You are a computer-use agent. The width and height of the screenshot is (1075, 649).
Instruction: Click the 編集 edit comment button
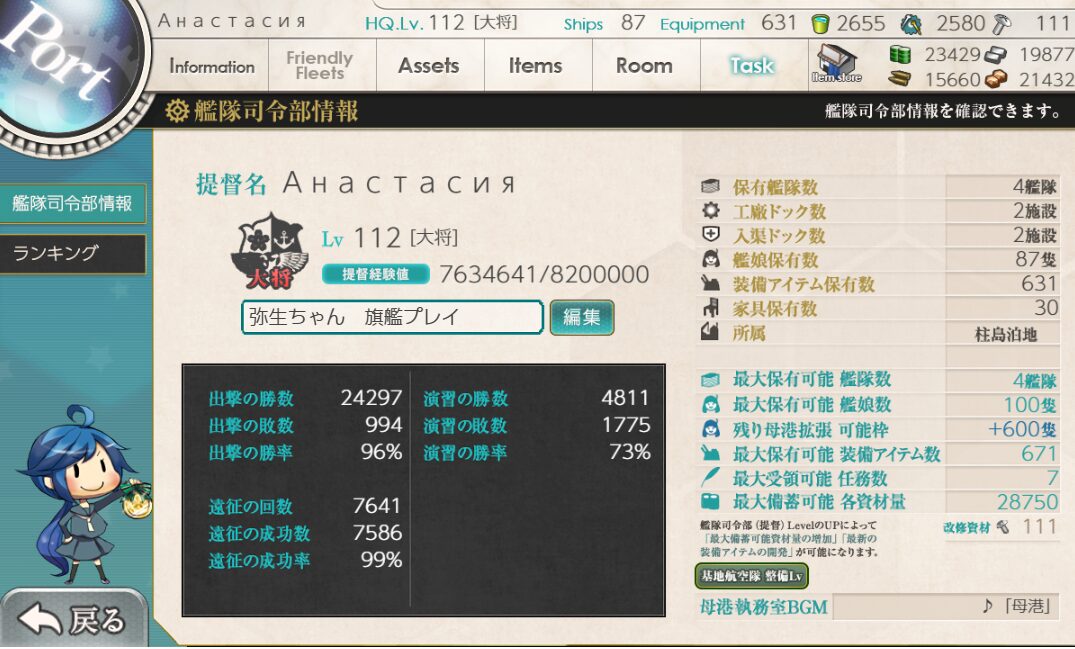581,318
